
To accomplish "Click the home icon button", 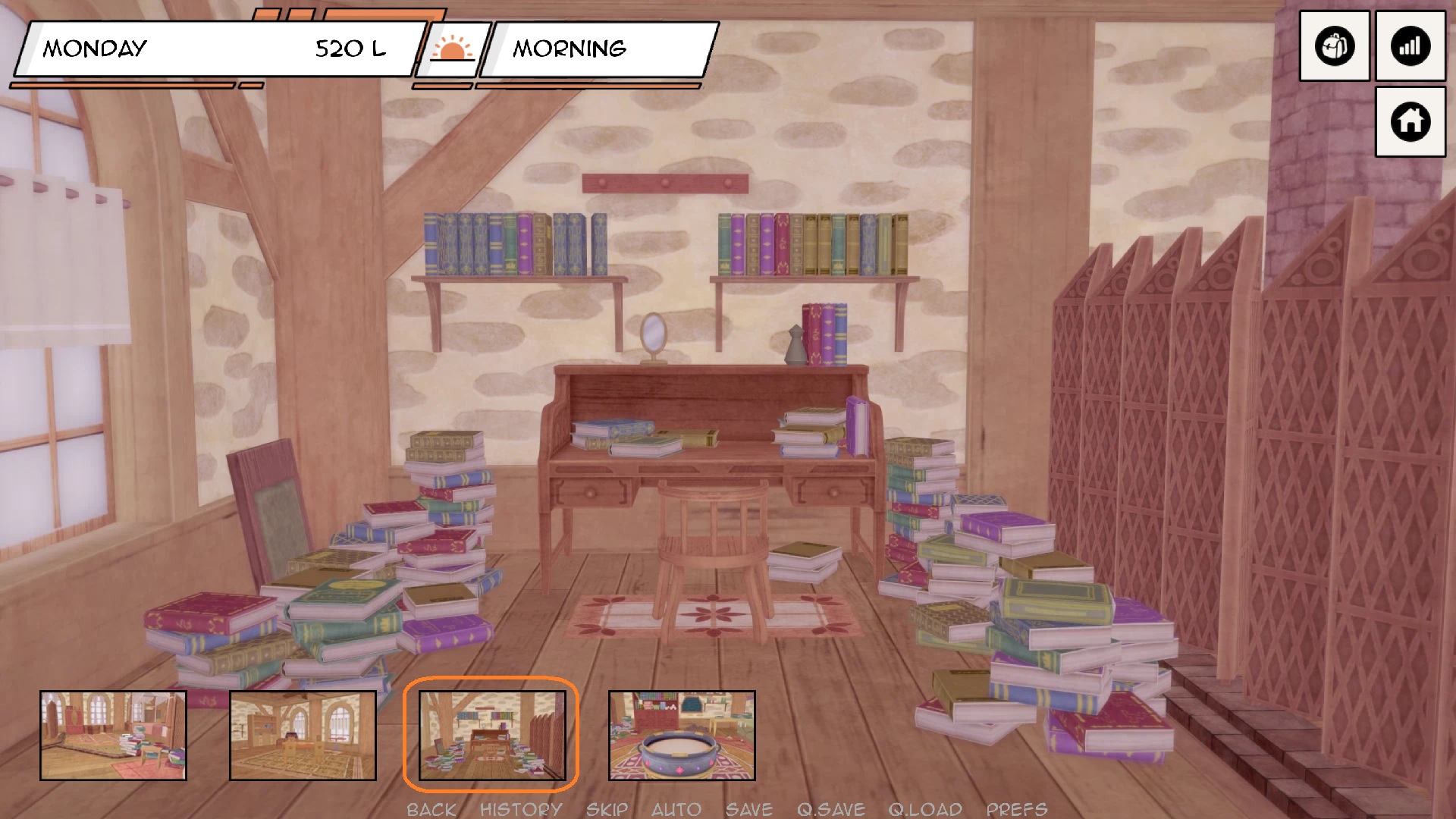I will click(x=1410, y=121).
